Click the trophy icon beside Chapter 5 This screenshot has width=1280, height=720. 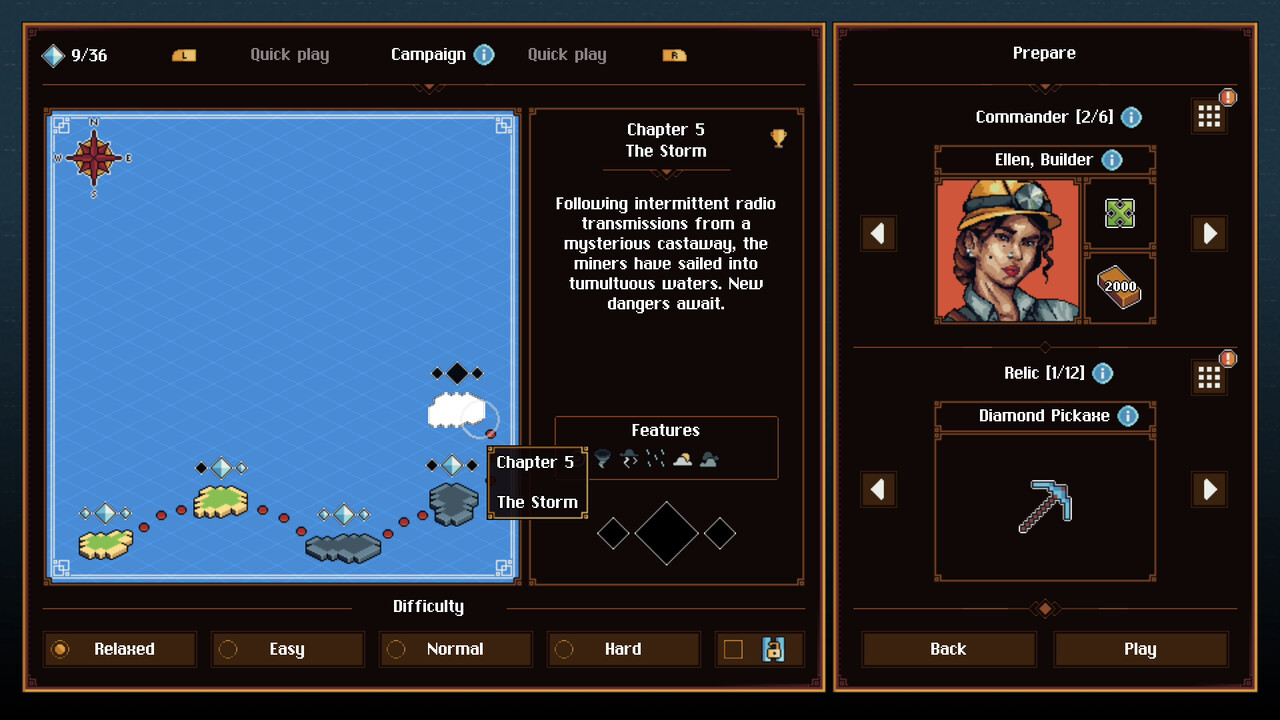[x=779, y=140]
